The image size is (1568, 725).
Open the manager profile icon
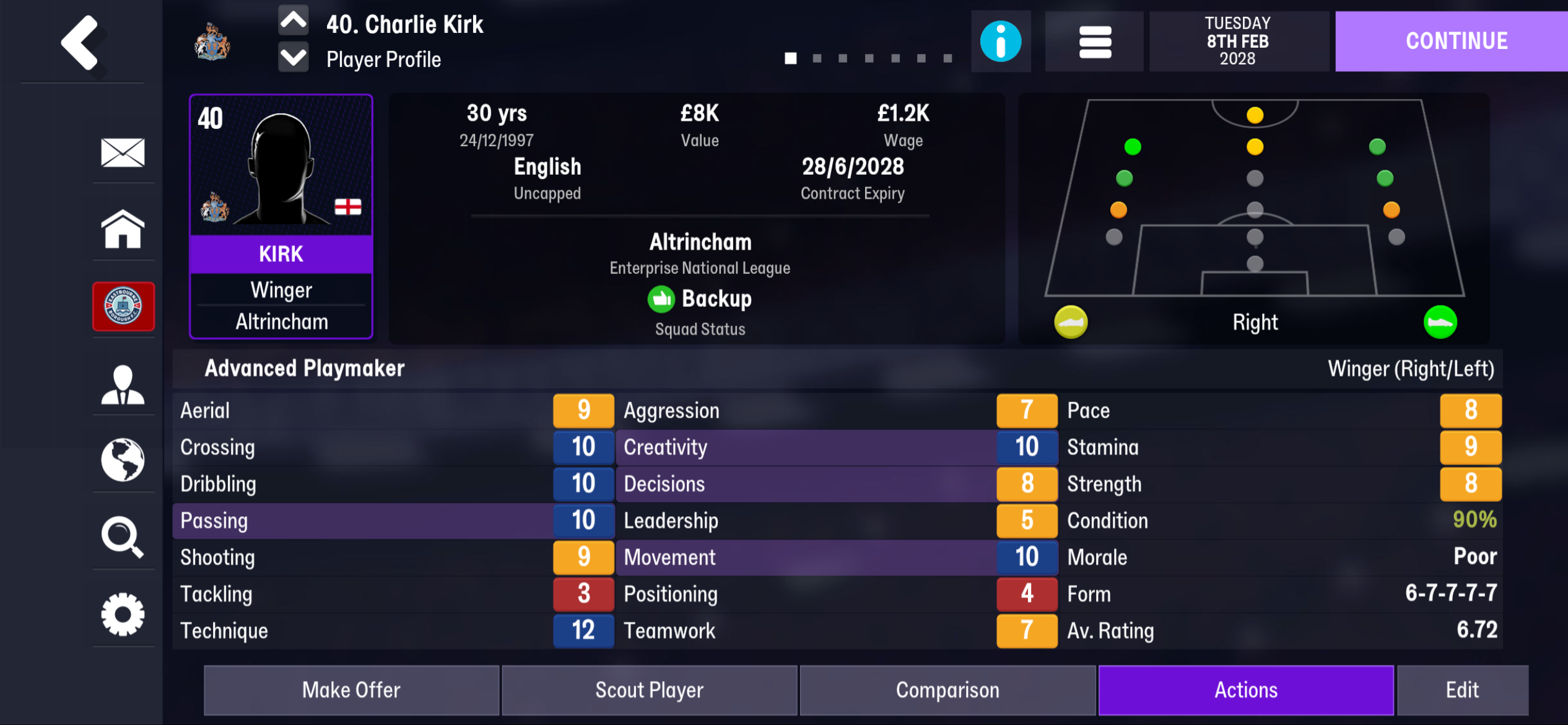pyautogui.click(x=123, y=384)
